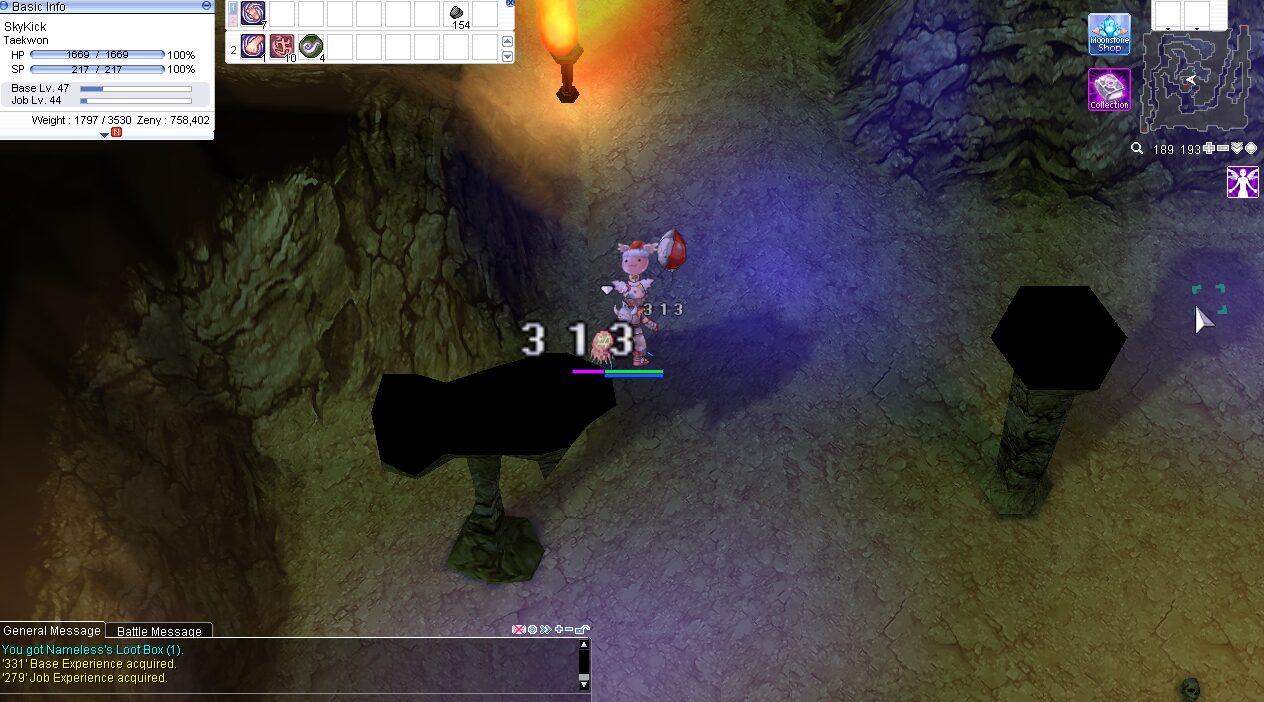Click the red N notification badge

[x=116, y=134]
